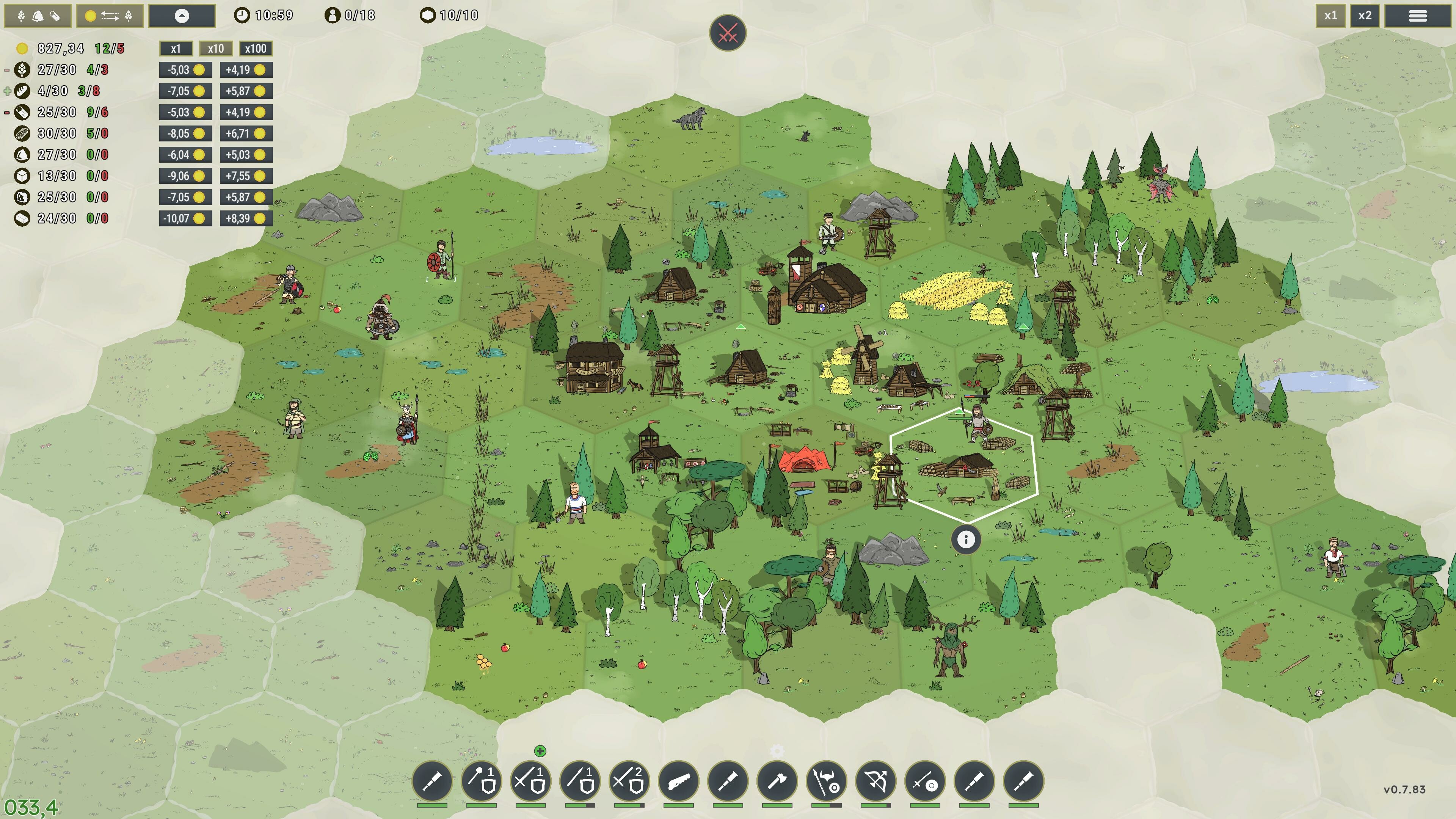Open the crossed red swords marker at top
Screen dimensions: 1456x819
pos(729,32)
